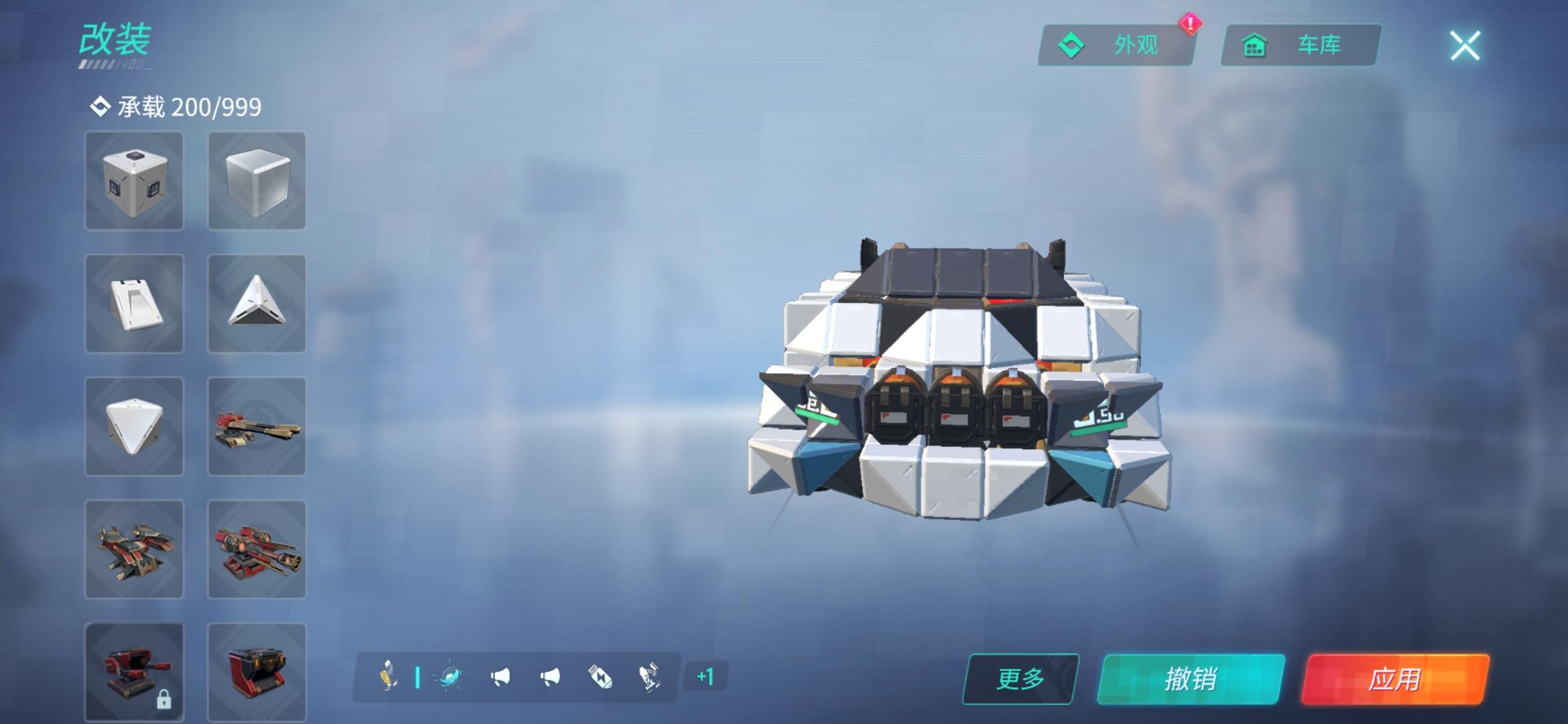Select the yellow paint brush tool

tap(388, 676)
